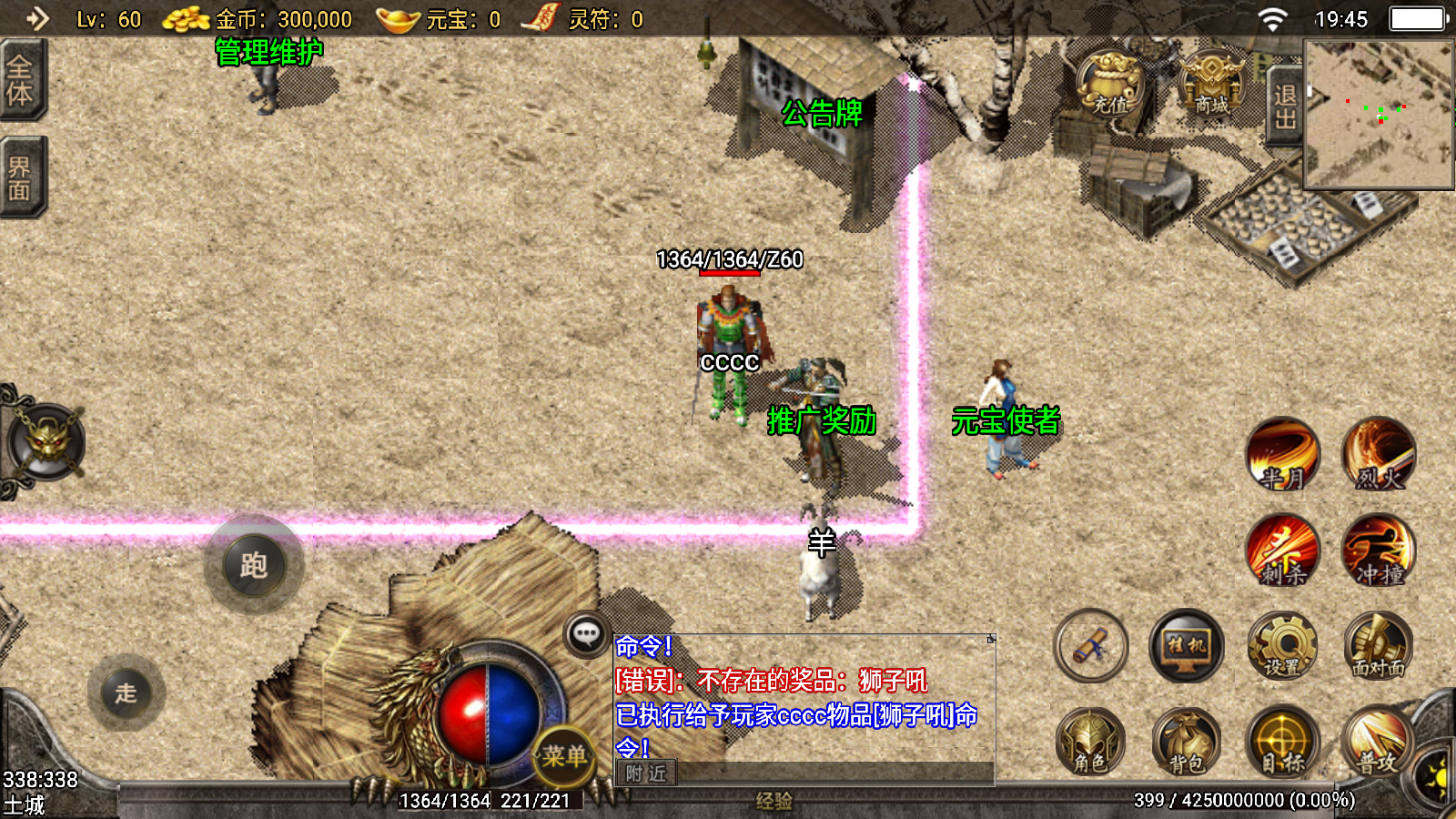This screenshot has height=819, width=1456.
Task: Use the 刺杀 skill
Action: pyautogui.click(x=1283, y=551)
